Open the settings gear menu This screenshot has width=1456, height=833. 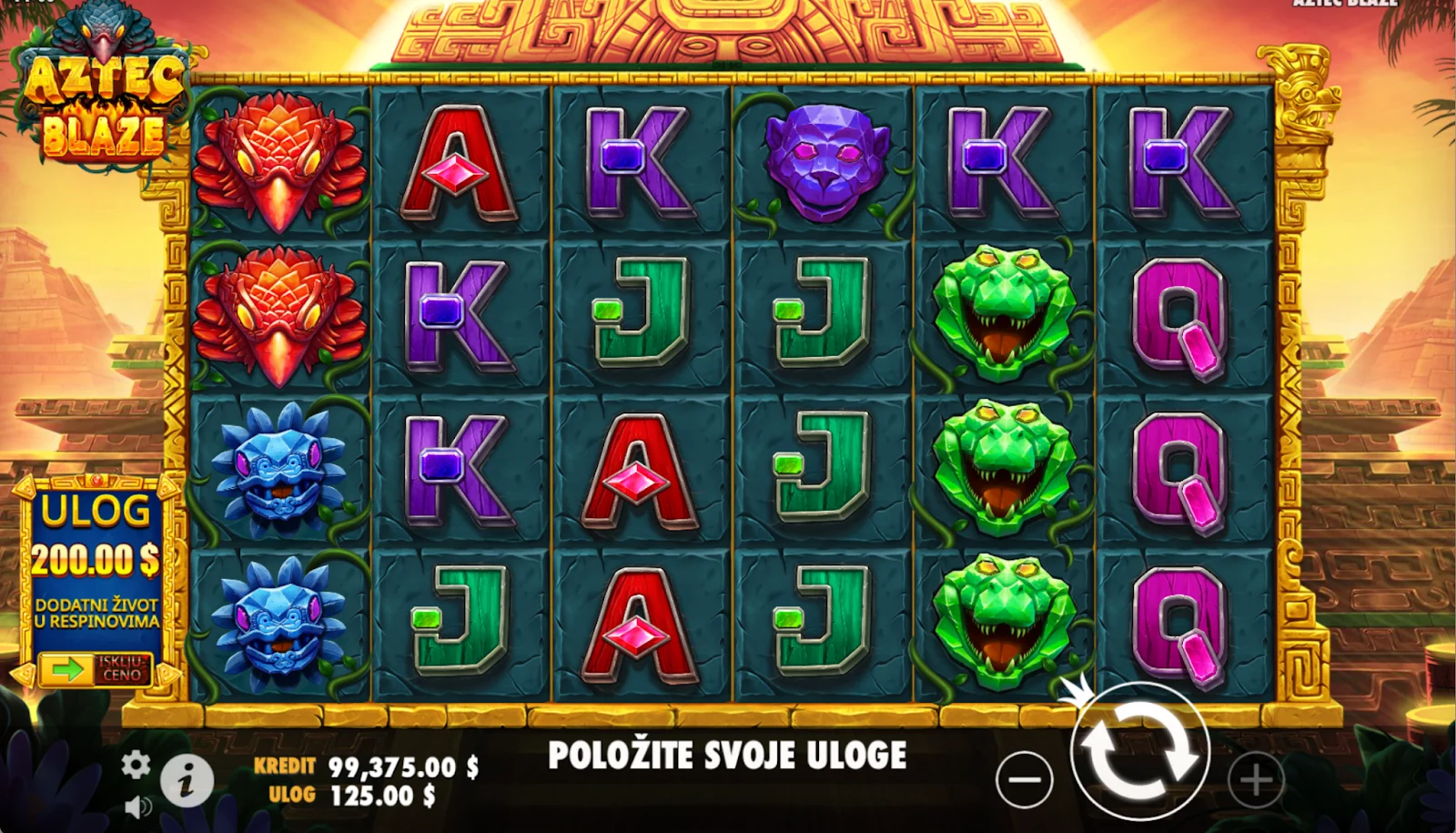136,765
